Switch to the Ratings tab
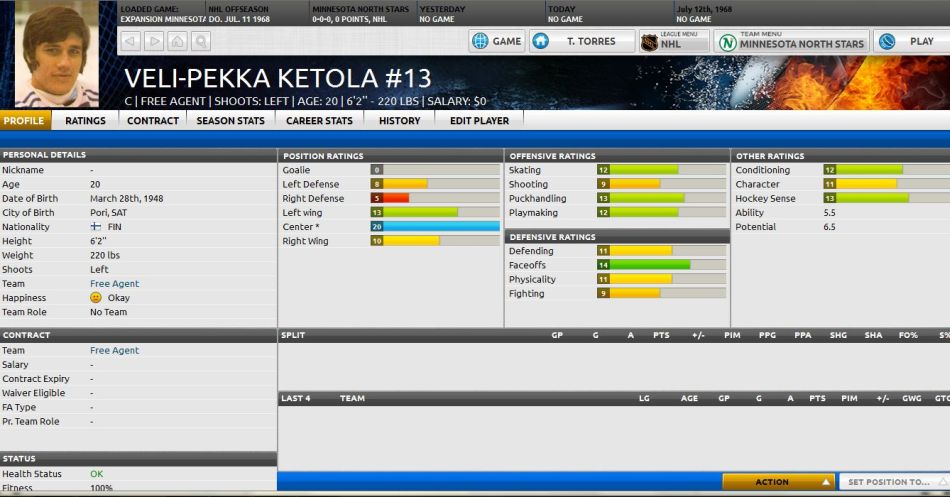Viewport: 950px width, 497px height. (85, 120)
